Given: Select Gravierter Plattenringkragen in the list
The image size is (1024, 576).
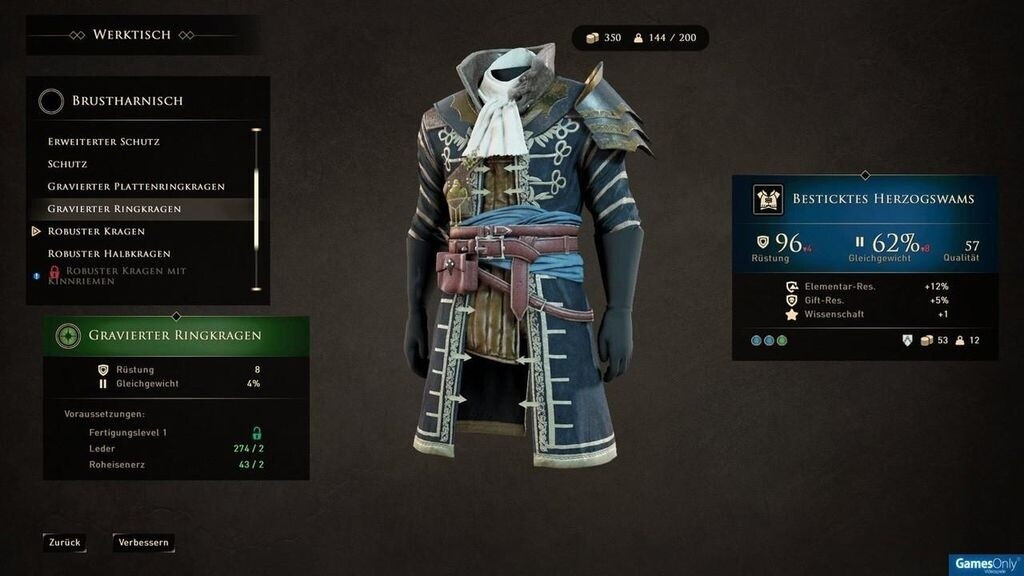Looking at the screenshot, I should [x=136, y=187].
